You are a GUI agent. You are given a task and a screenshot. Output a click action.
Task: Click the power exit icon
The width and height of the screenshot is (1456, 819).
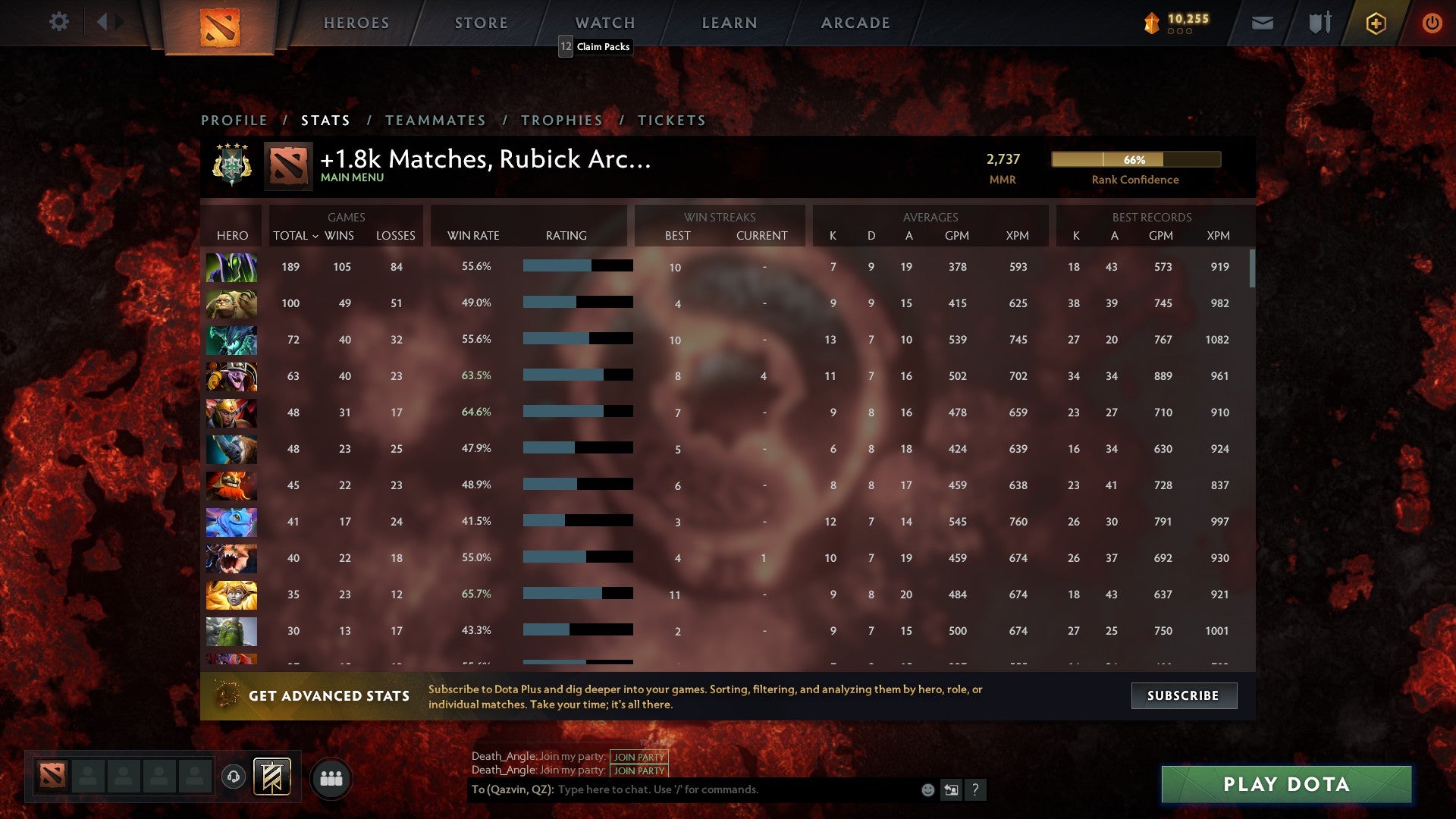[1432, 23]
